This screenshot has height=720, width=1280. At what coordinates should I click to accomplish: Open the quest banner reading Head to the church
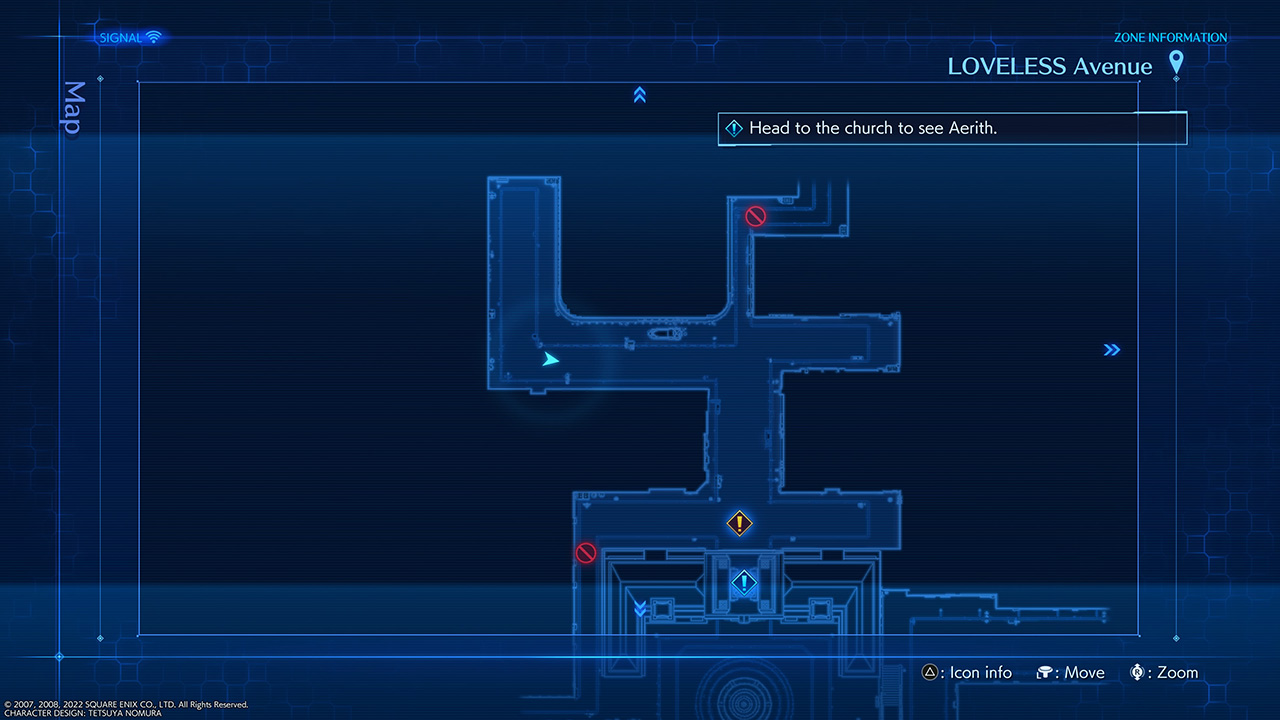(x=950, y=128)
